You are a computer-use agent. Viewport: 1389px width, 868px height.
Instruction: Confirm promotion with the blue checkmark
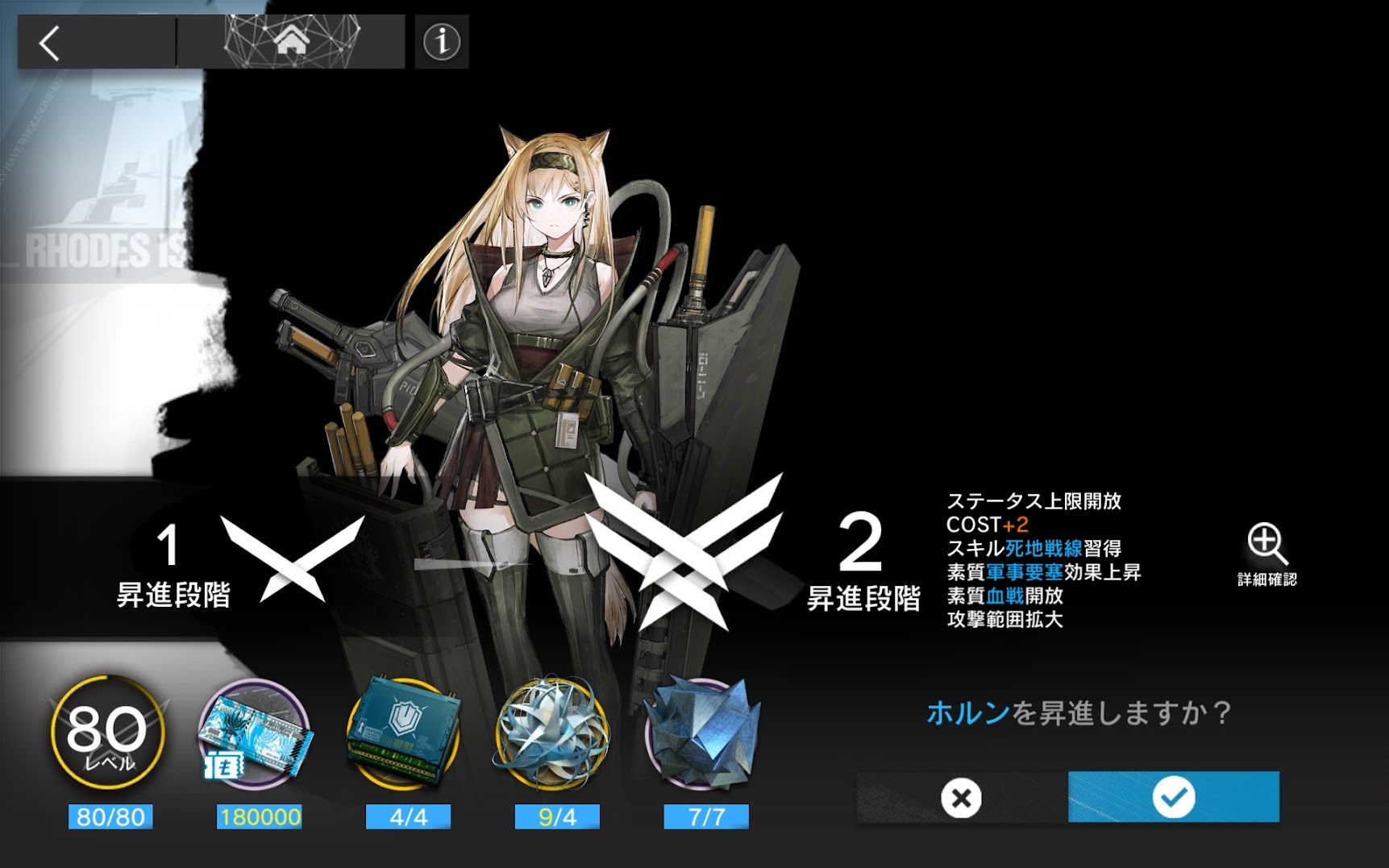[x=1173, y=797]
